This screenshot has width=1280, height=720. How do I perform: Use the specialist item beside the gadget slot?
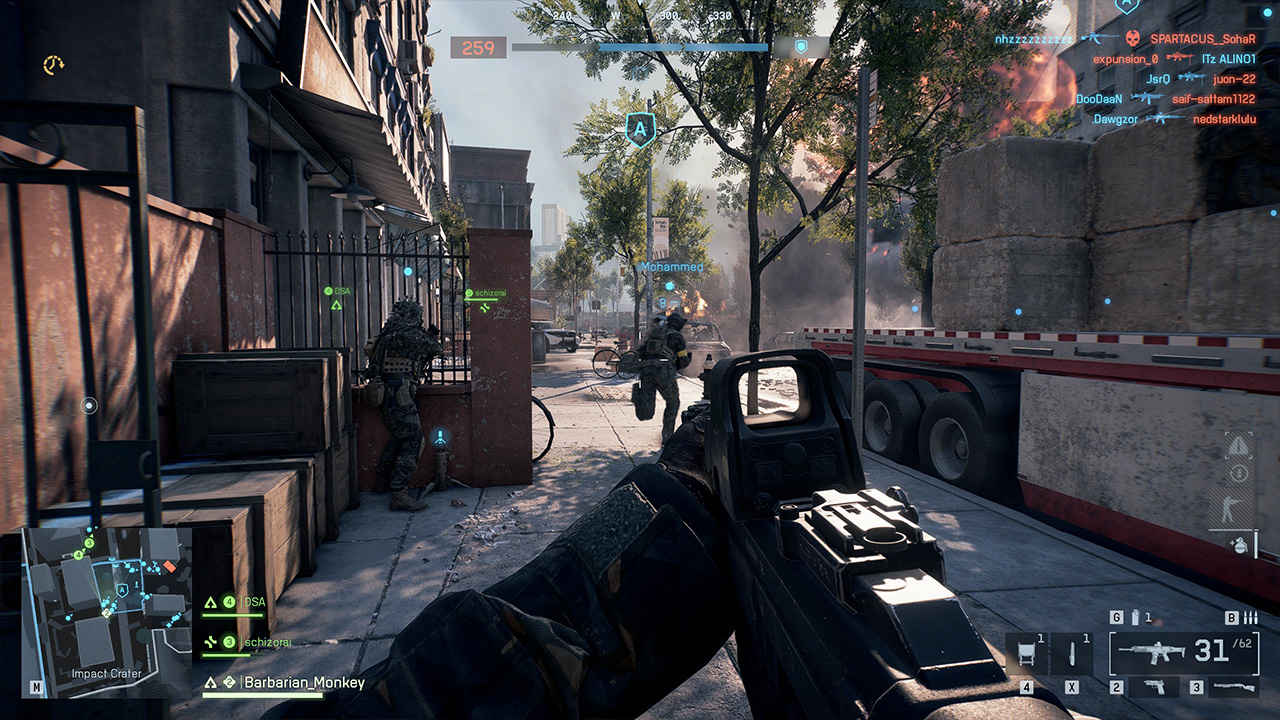click(1072, 653)
